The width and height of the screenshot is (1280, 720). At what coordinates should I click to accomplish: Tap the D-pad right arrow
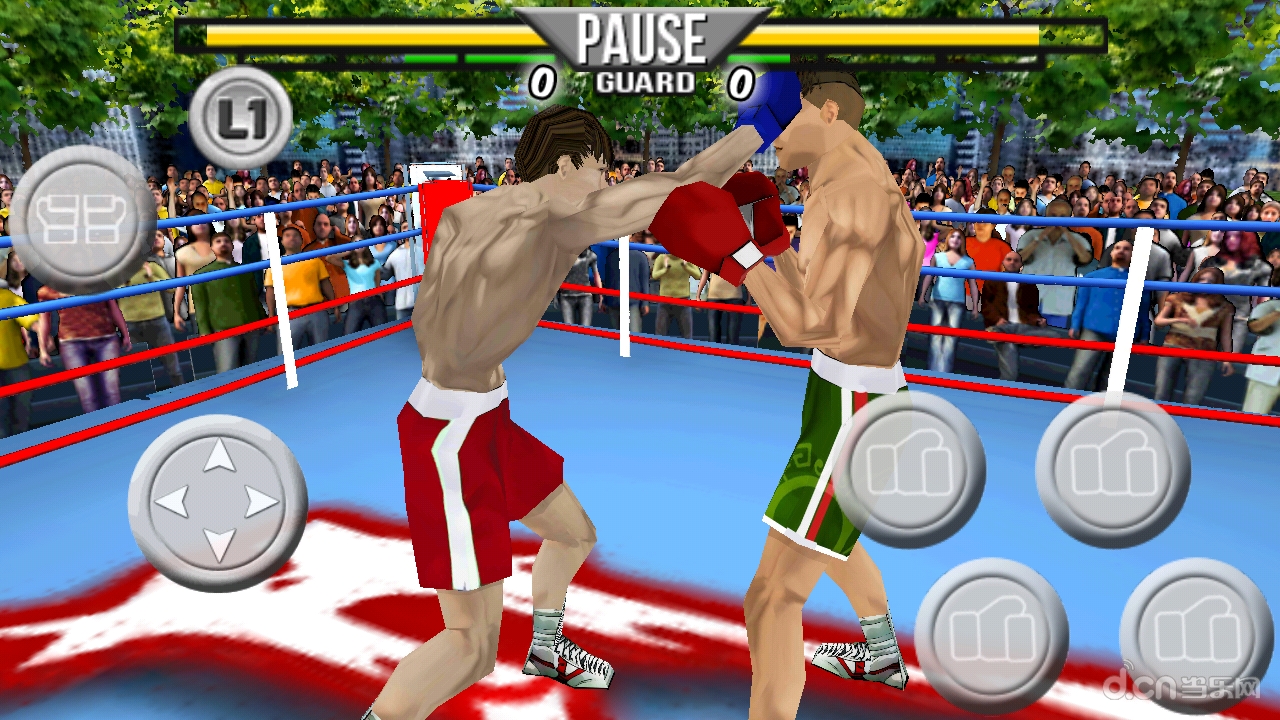262,501
